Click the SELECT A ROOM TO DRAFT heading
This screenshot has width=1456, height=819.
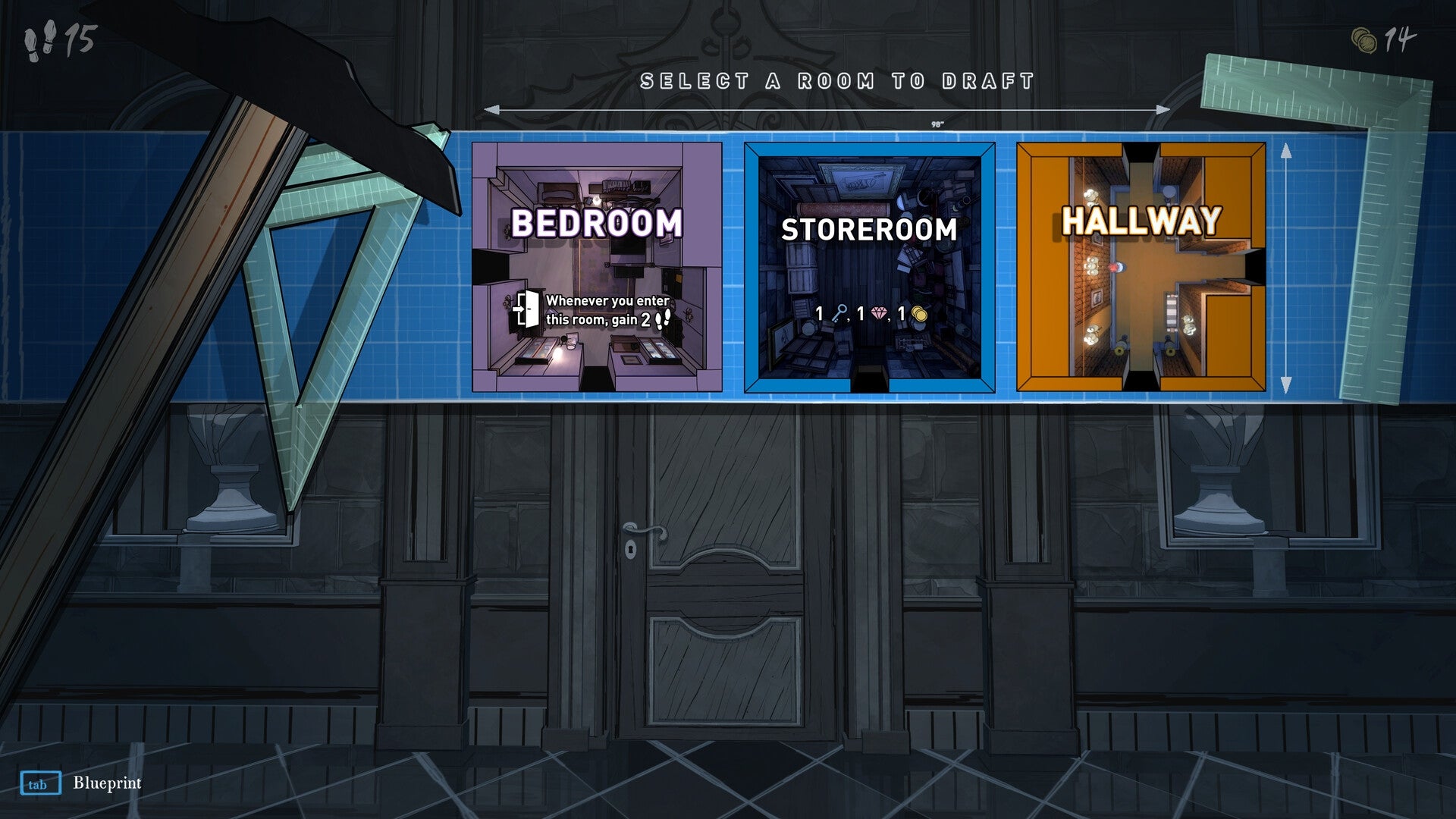838,78
